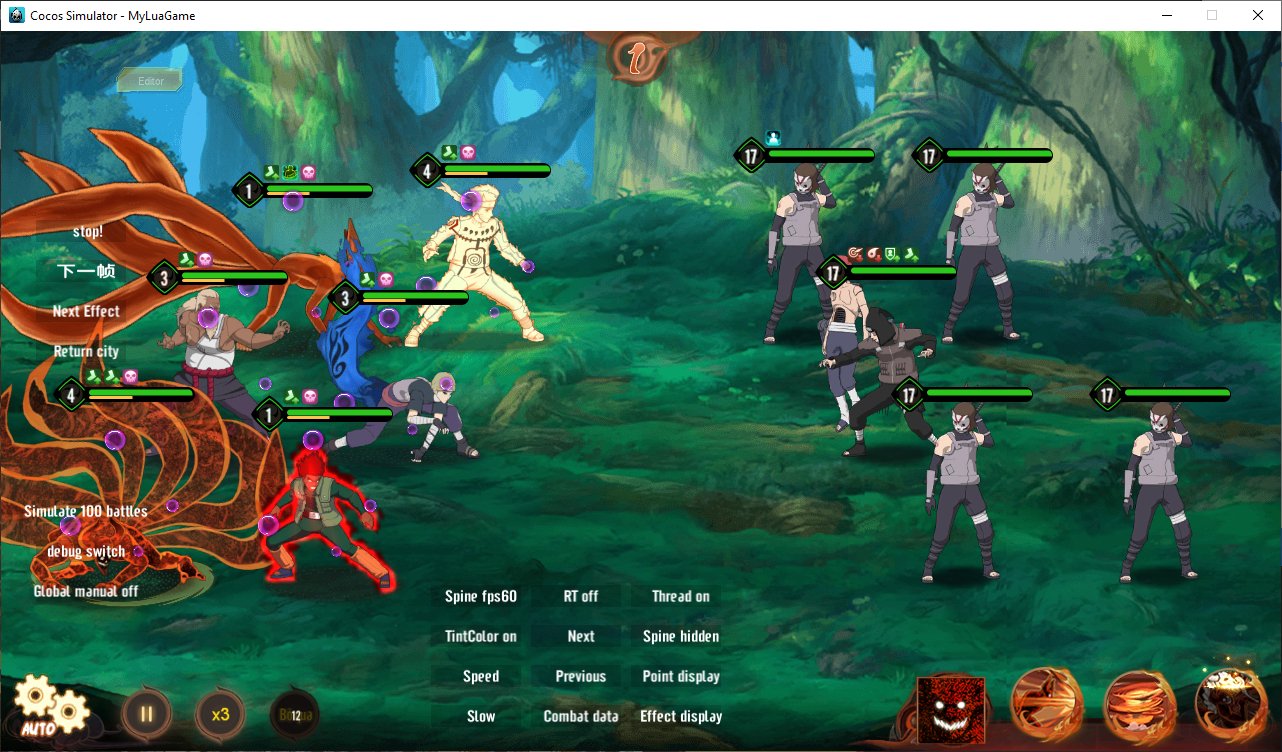Screen dimensions: 1282x752
Task: Start Simulate 100 battles
Action: coord(86,511)
